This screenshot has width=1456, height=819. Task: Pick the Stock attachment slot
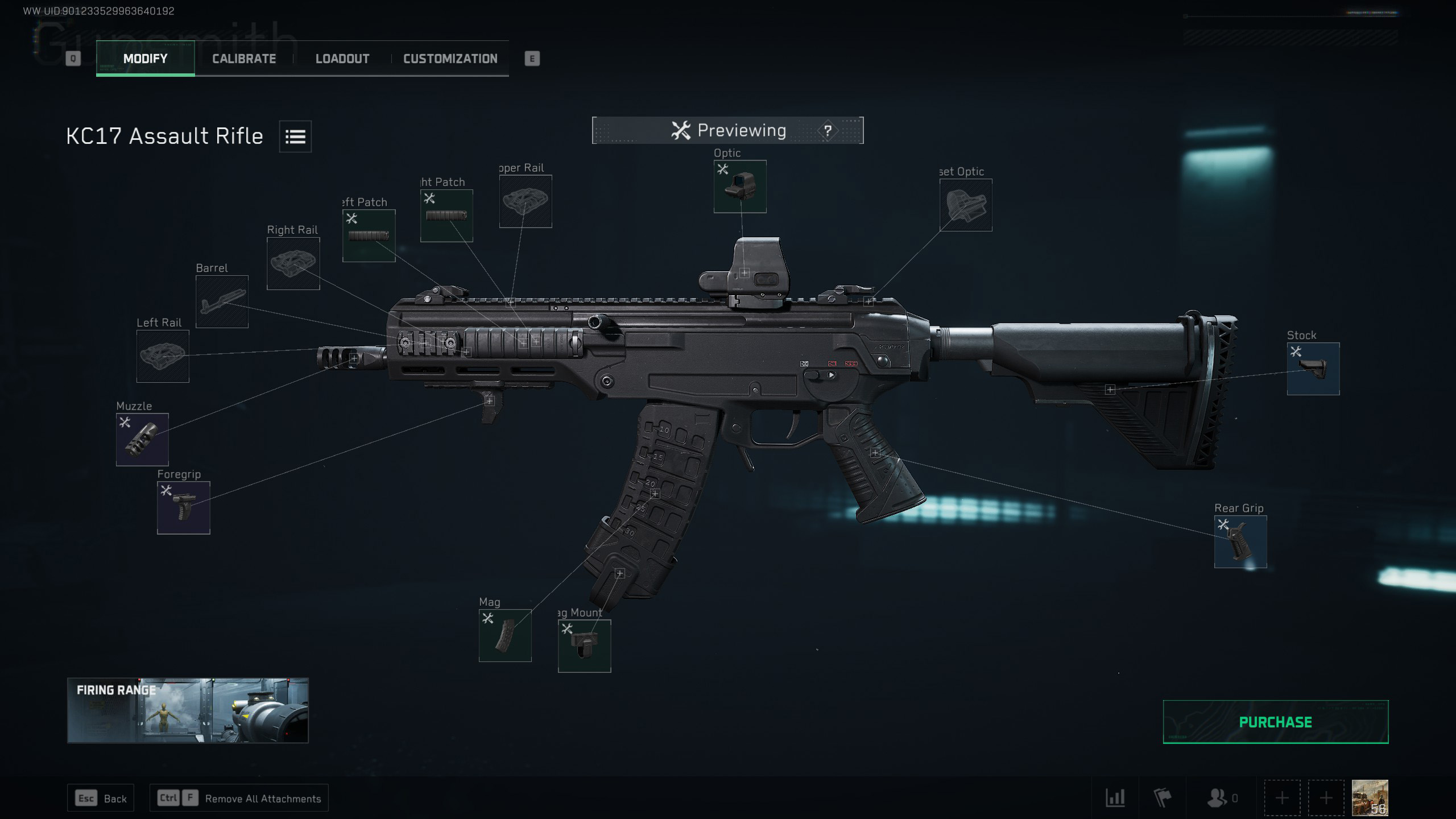click(x=1313, y=369)
